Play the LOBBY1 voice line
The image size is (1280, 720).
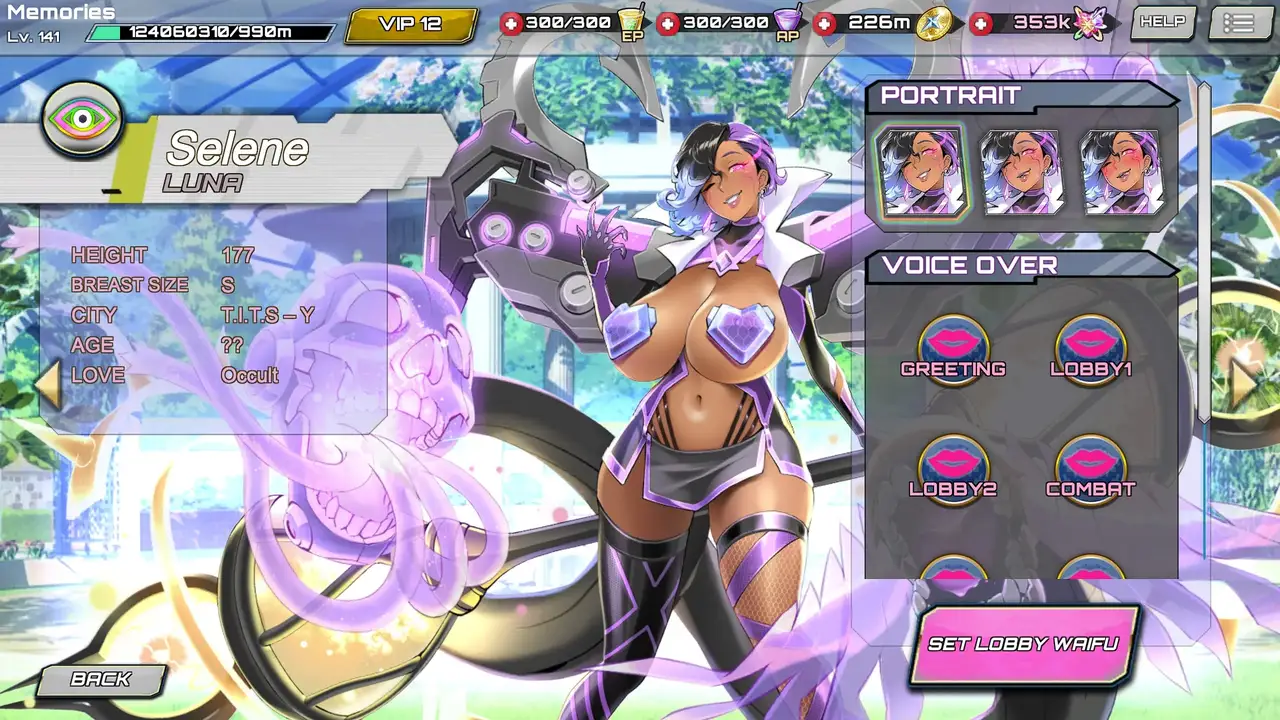(x=1090, y=347)
